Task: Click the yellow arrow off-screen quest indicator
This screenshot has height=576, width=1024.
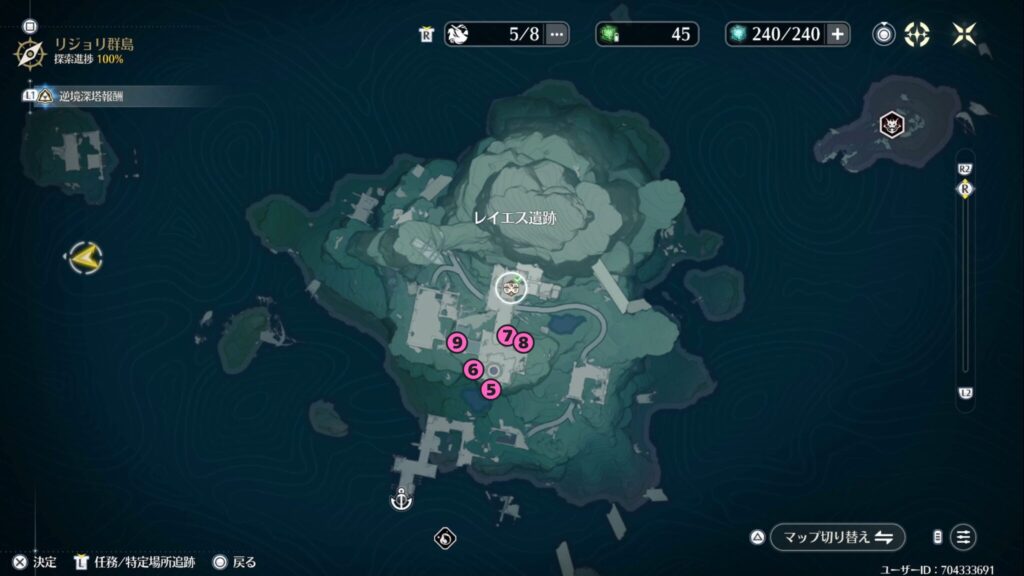Action: coord(84,259)
